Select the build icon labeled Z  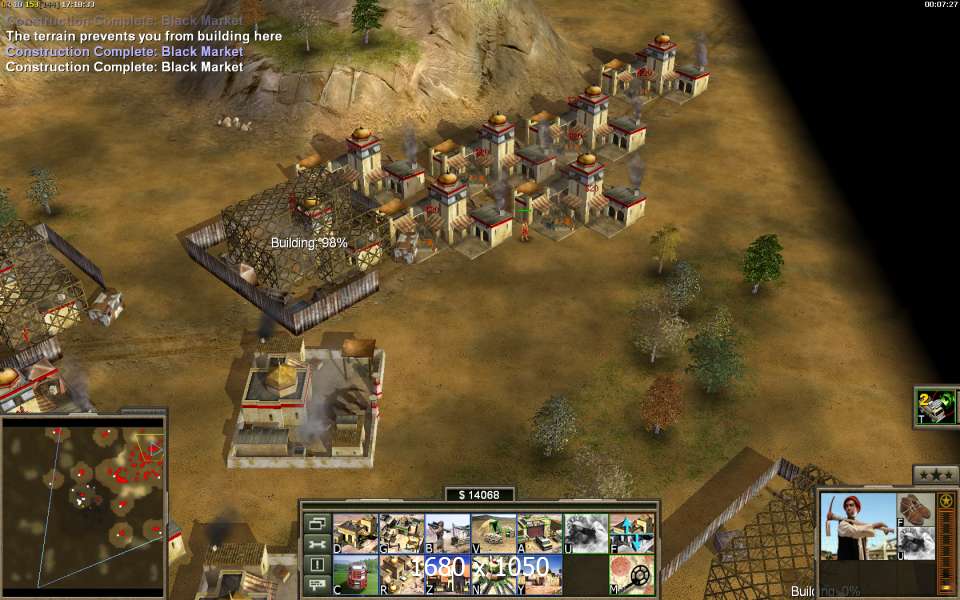[x=446, y=574]
